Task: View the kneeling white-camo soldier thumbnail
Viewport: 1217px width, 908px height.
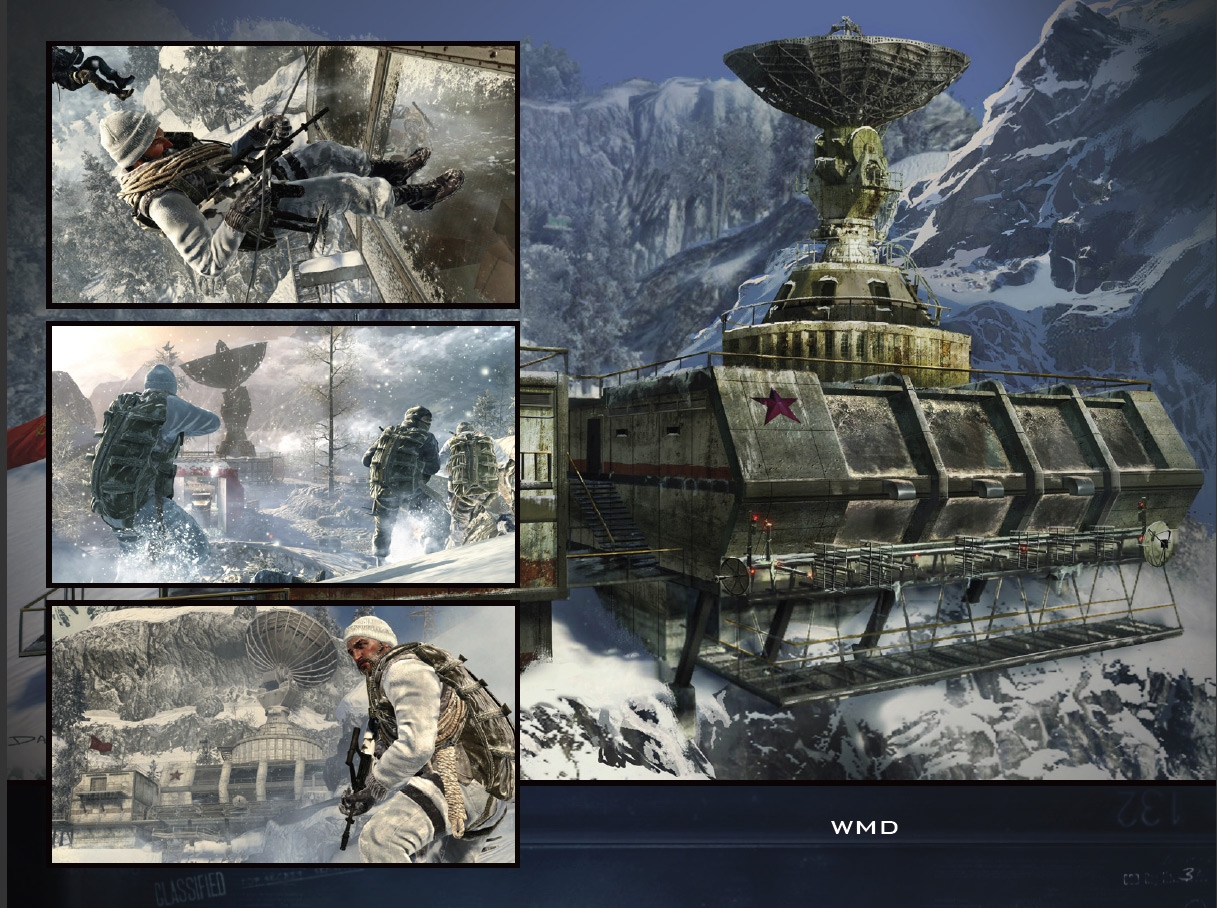Action: (283, 734)
